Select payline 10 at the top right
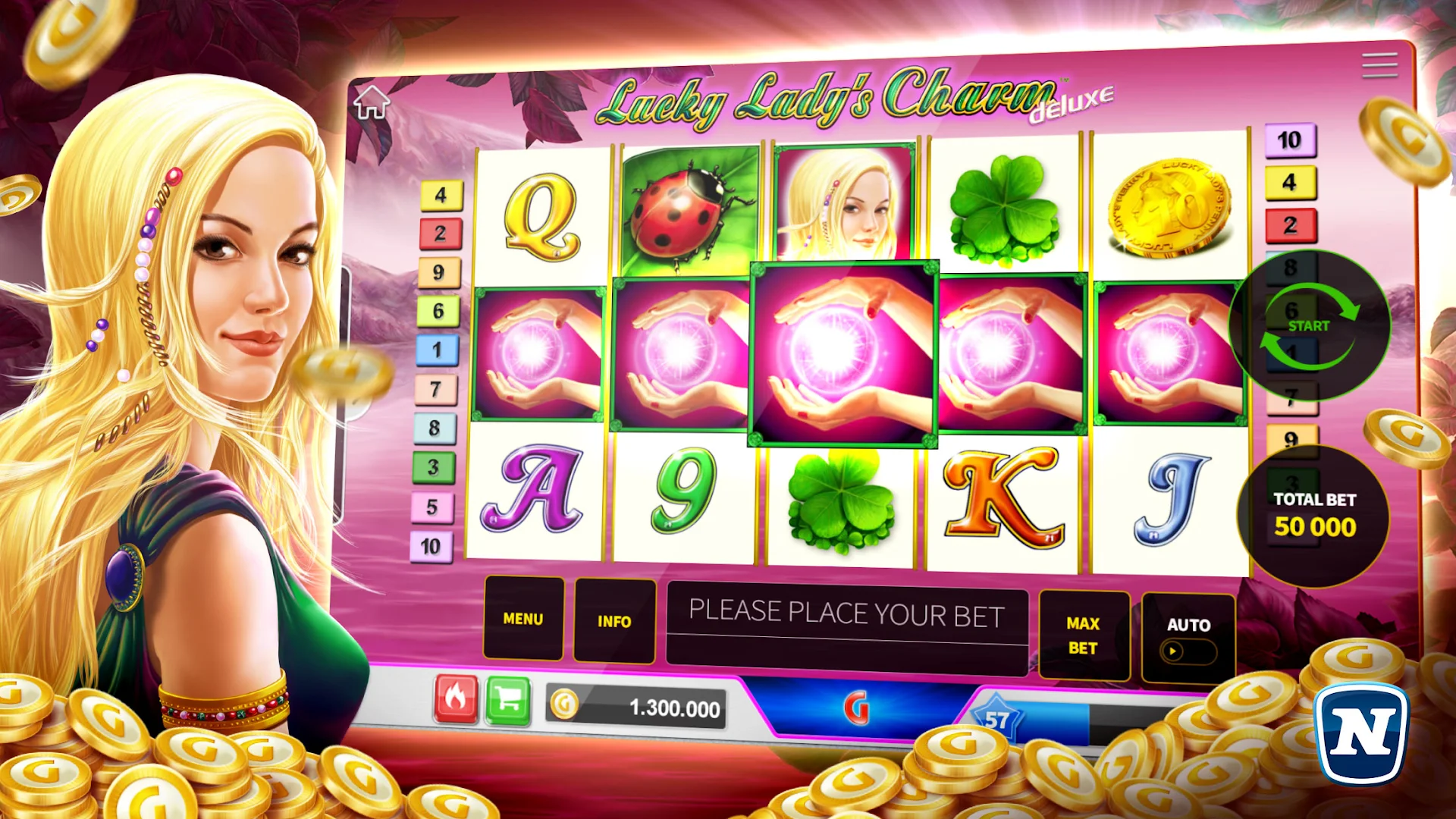 pyautogui.click(x=1290, y=140)
